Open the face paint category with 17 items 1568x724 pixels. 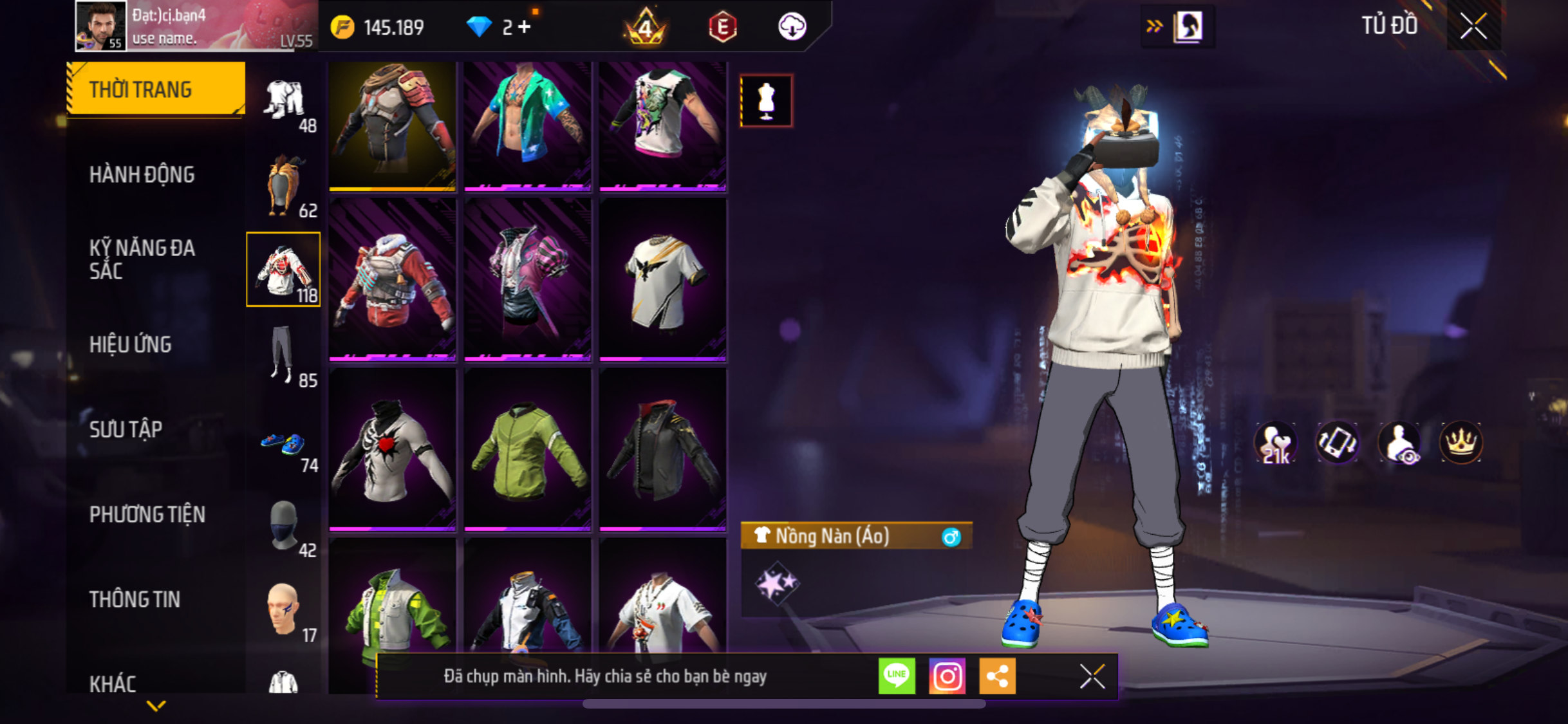pyautogui.click(x=283, y=611)
